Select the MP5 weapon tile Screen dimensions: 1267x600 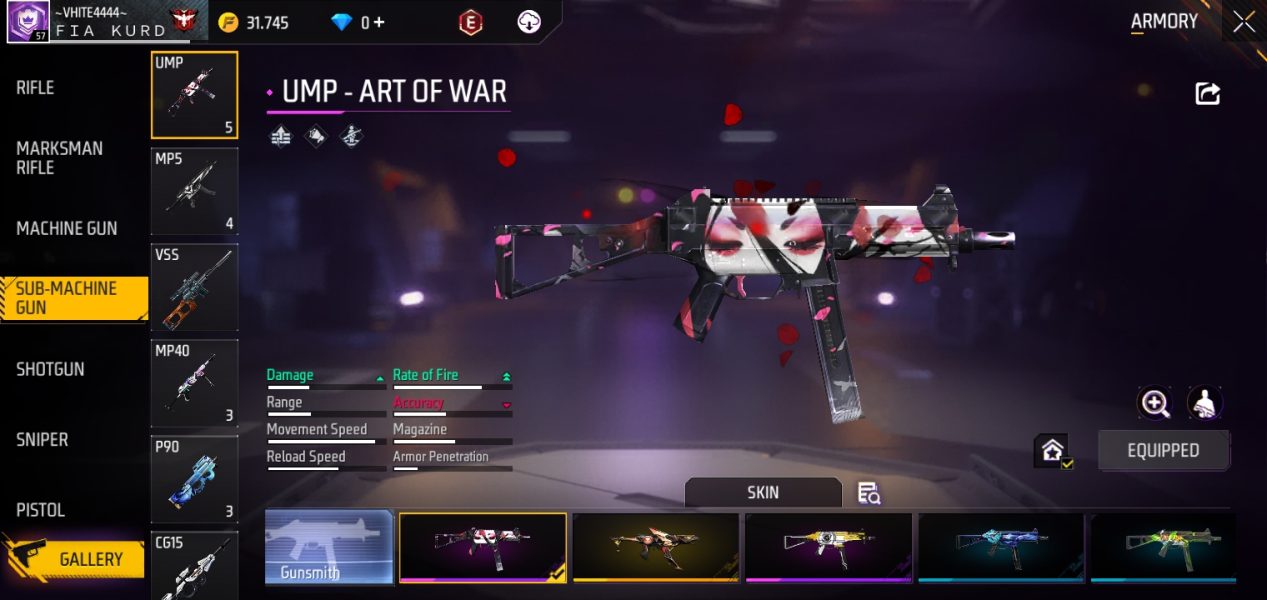[x=194, y=191]
